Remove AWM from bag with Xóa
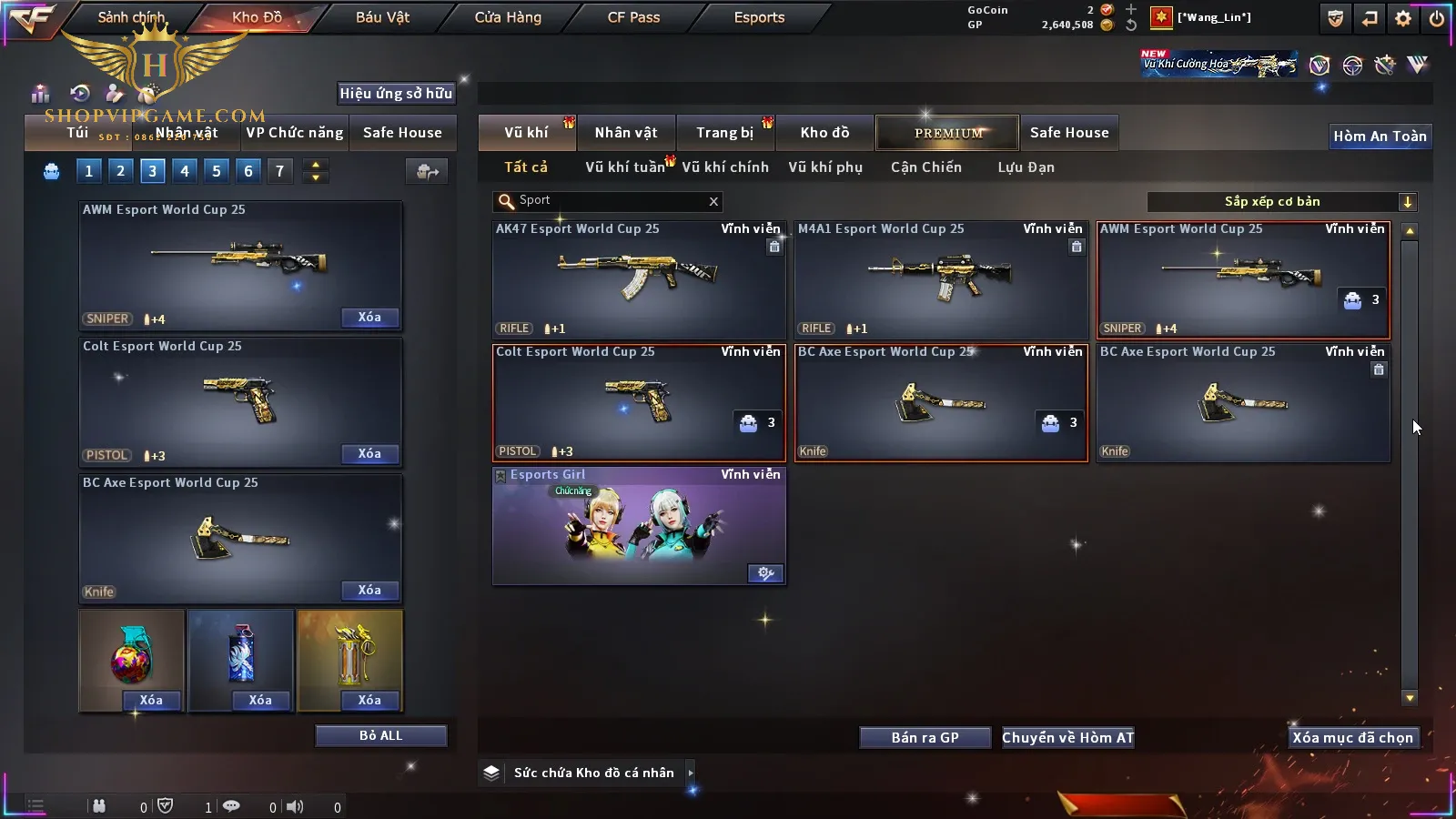Viewport: 1456px width, 819px height. [x=369, y=318]
